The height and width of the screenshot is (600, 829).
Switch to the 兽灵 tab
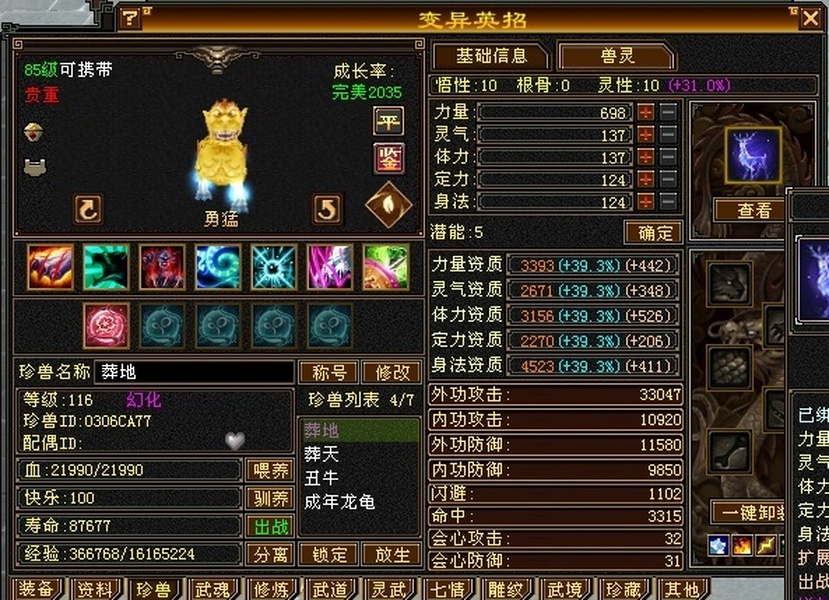click(x=612, y=56)
